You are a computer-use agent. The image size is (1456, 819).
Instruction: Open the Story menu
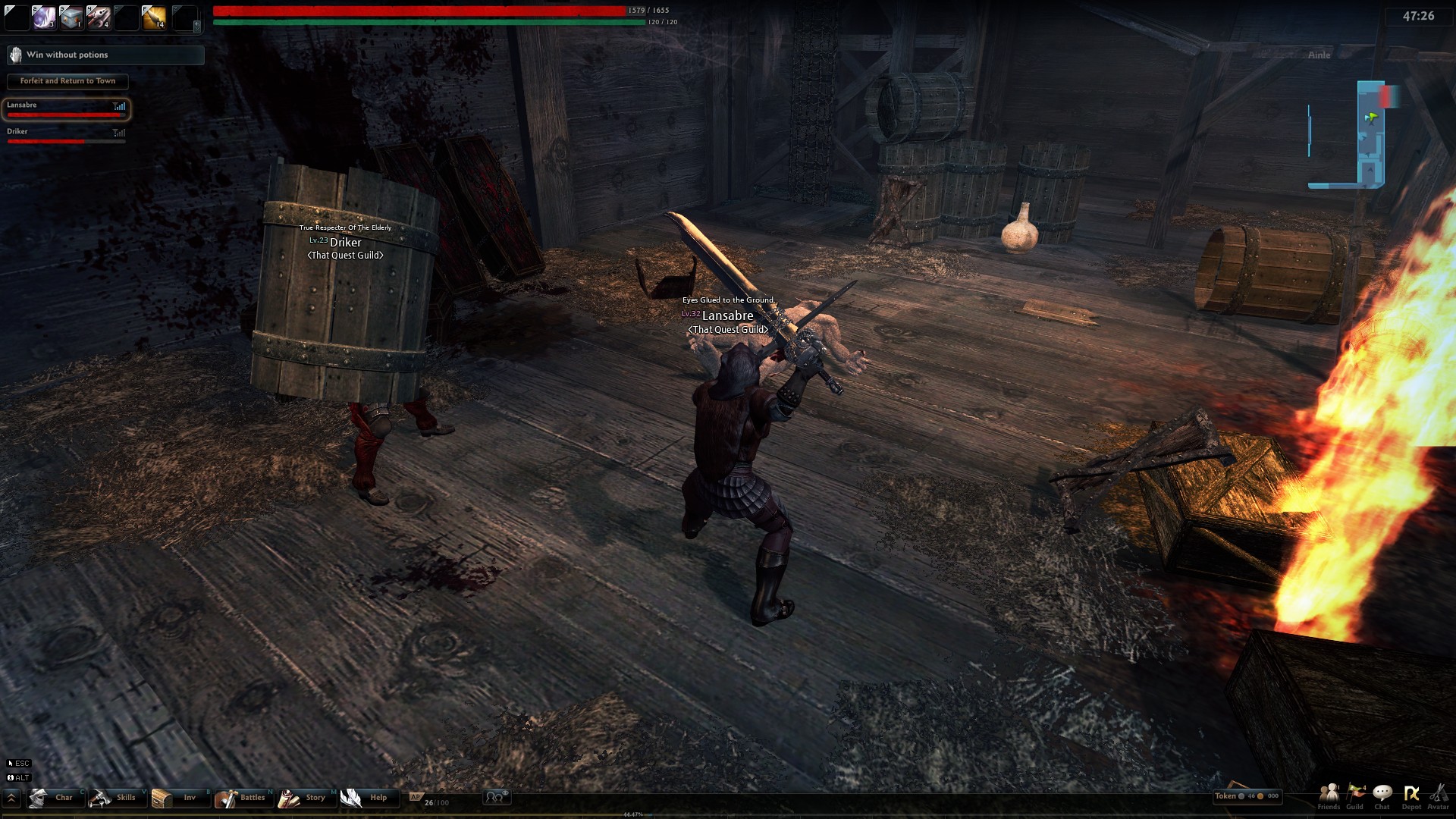tap(306, 798)
